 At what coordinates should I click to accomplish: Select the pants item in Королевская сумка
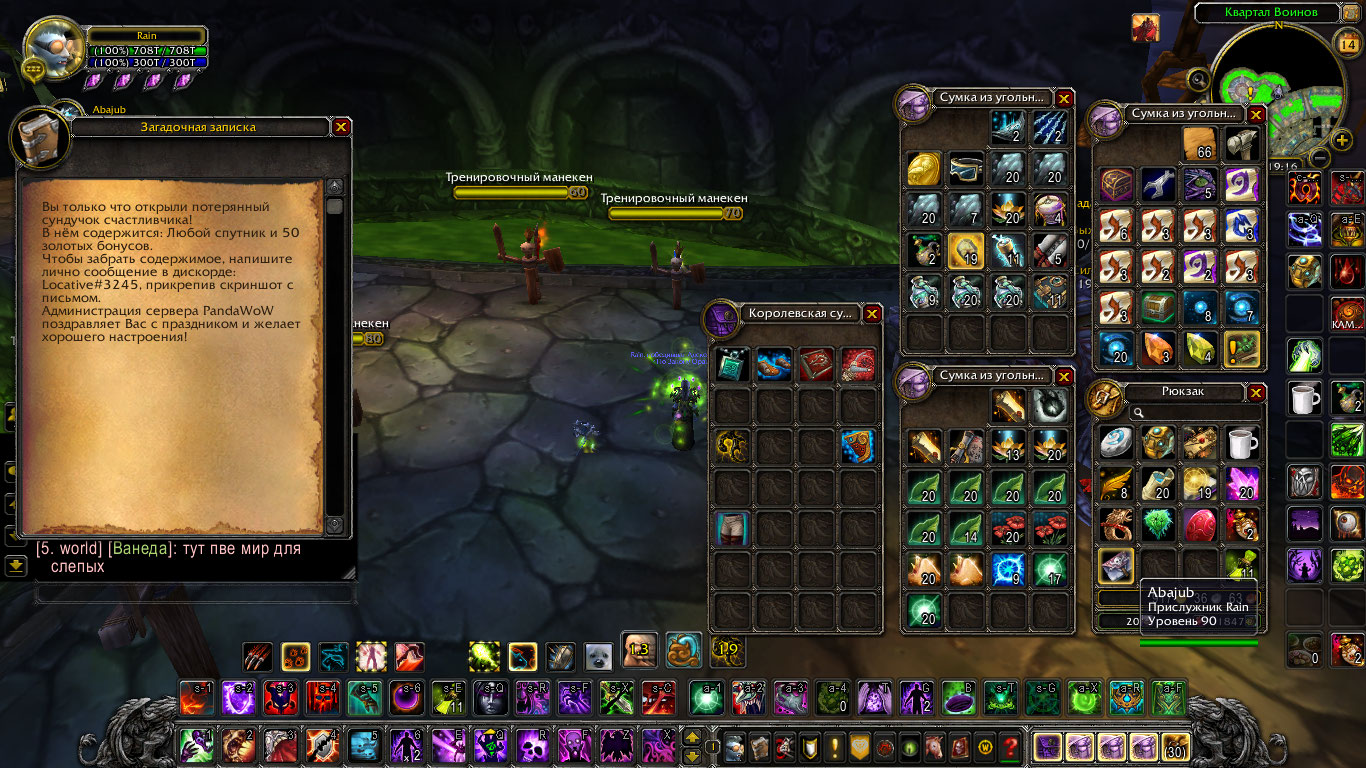click(733, 528)
